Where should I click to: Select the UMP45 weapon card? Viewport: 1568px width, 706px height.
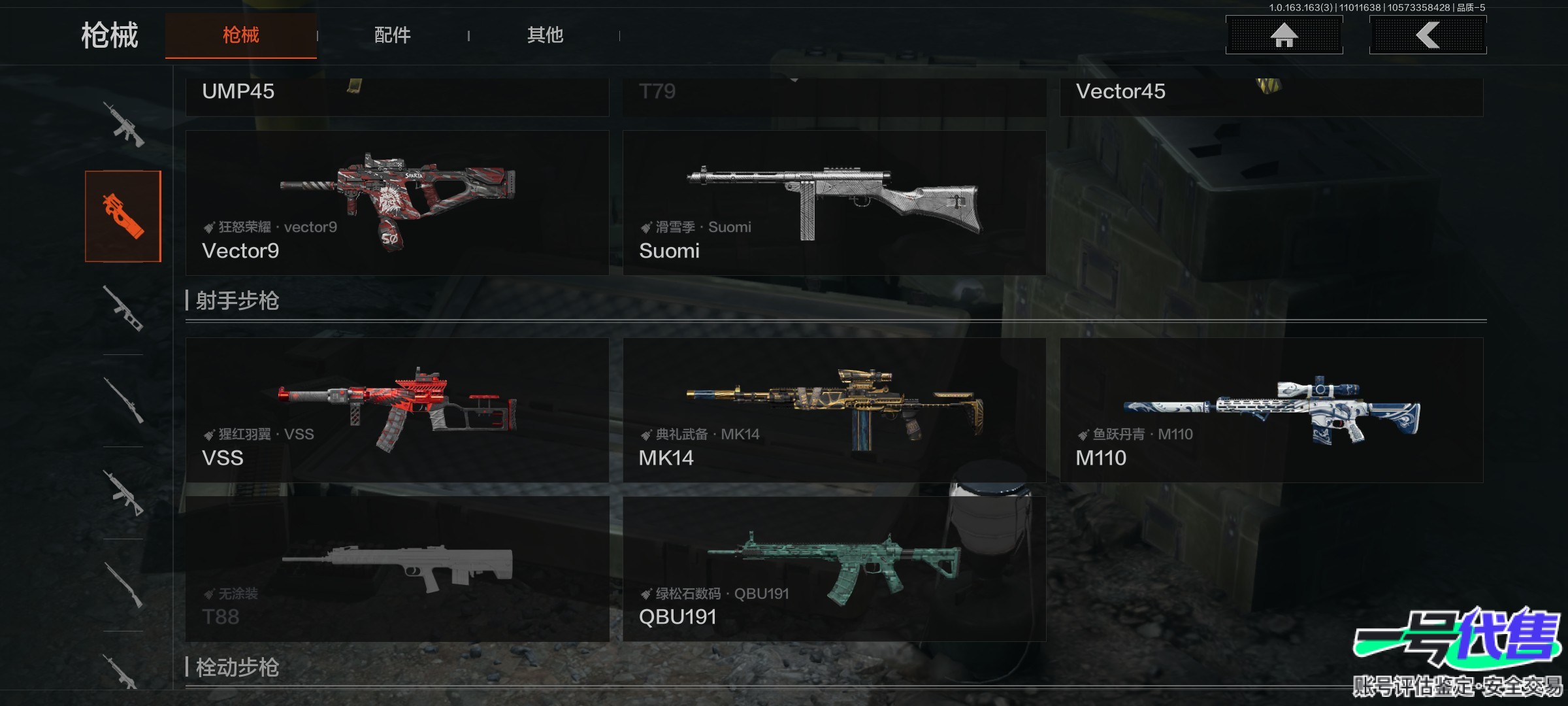pos(397,95)
